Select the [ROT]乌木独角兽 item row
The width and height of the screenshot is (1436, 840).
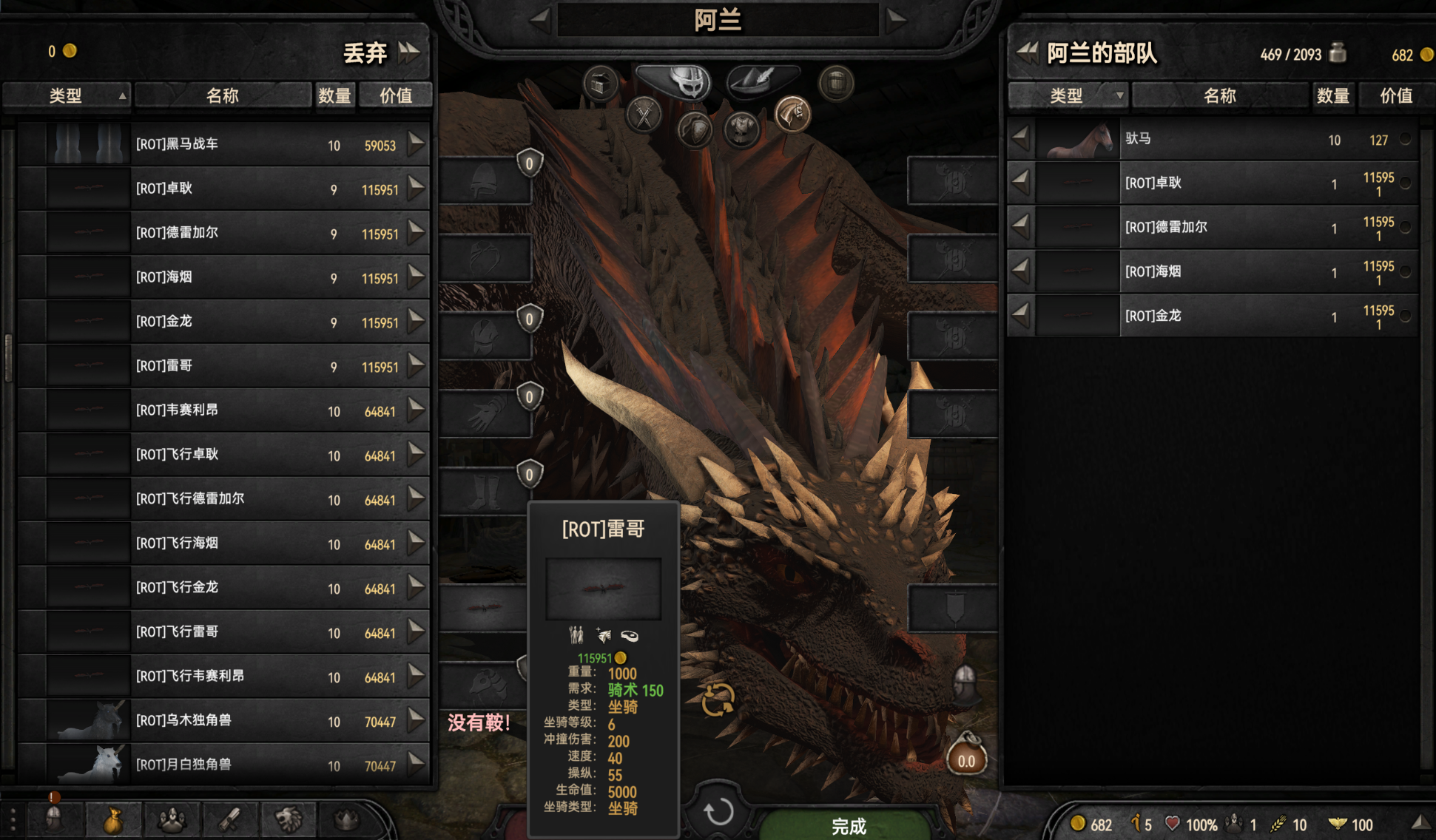[x=222, y=720]
